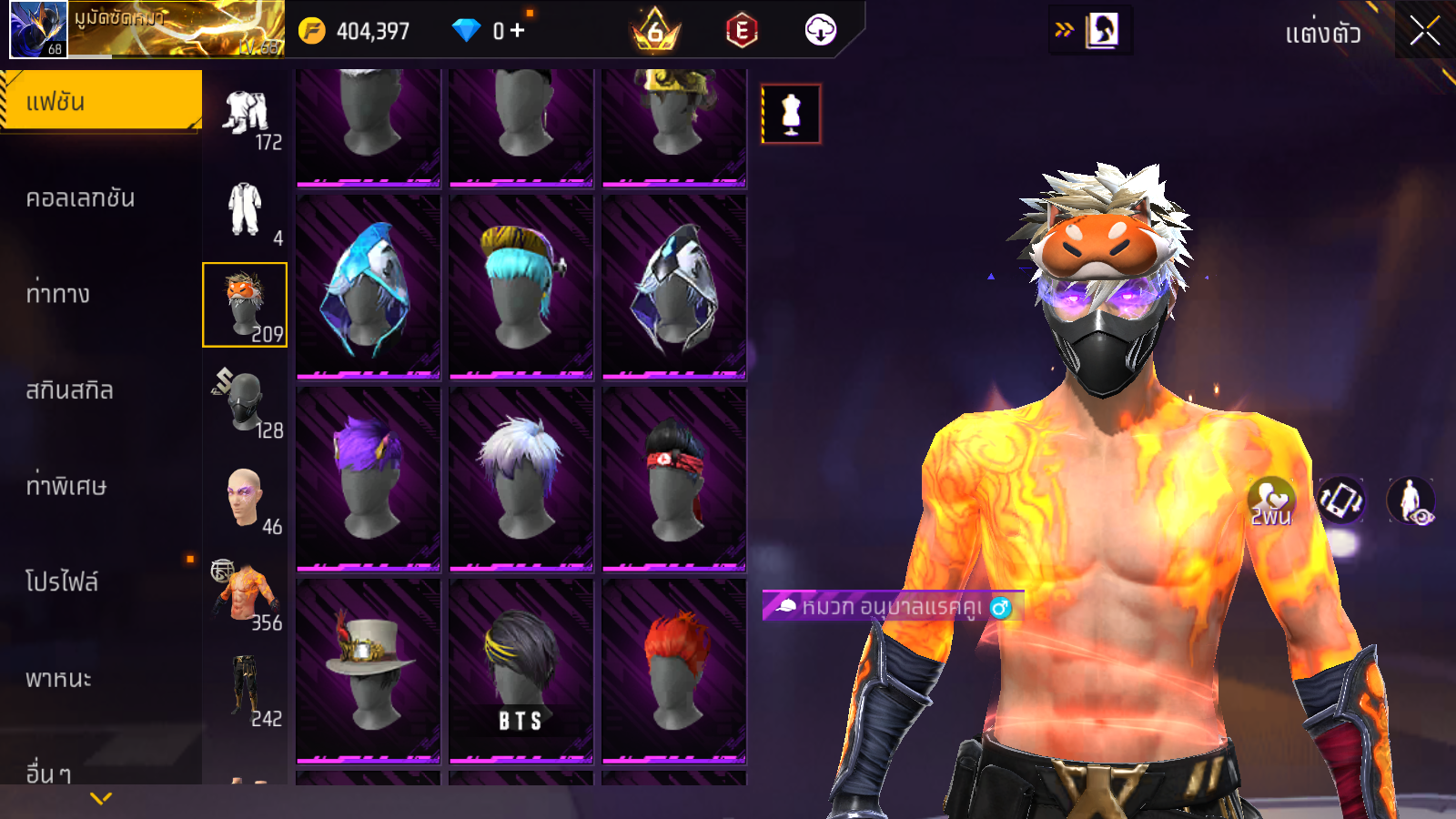Tap the rotate phone orientation icon
Viewport: 1456px width, 819px height.
pos(1341,500)
